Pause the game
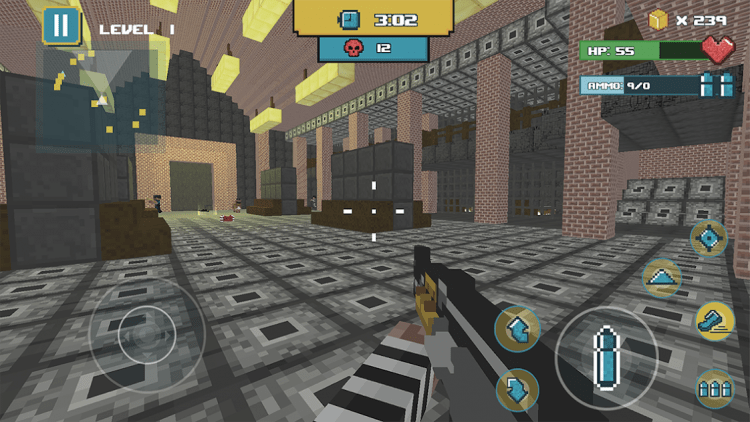Screen dimensions: 750x422 pos(61,26)
